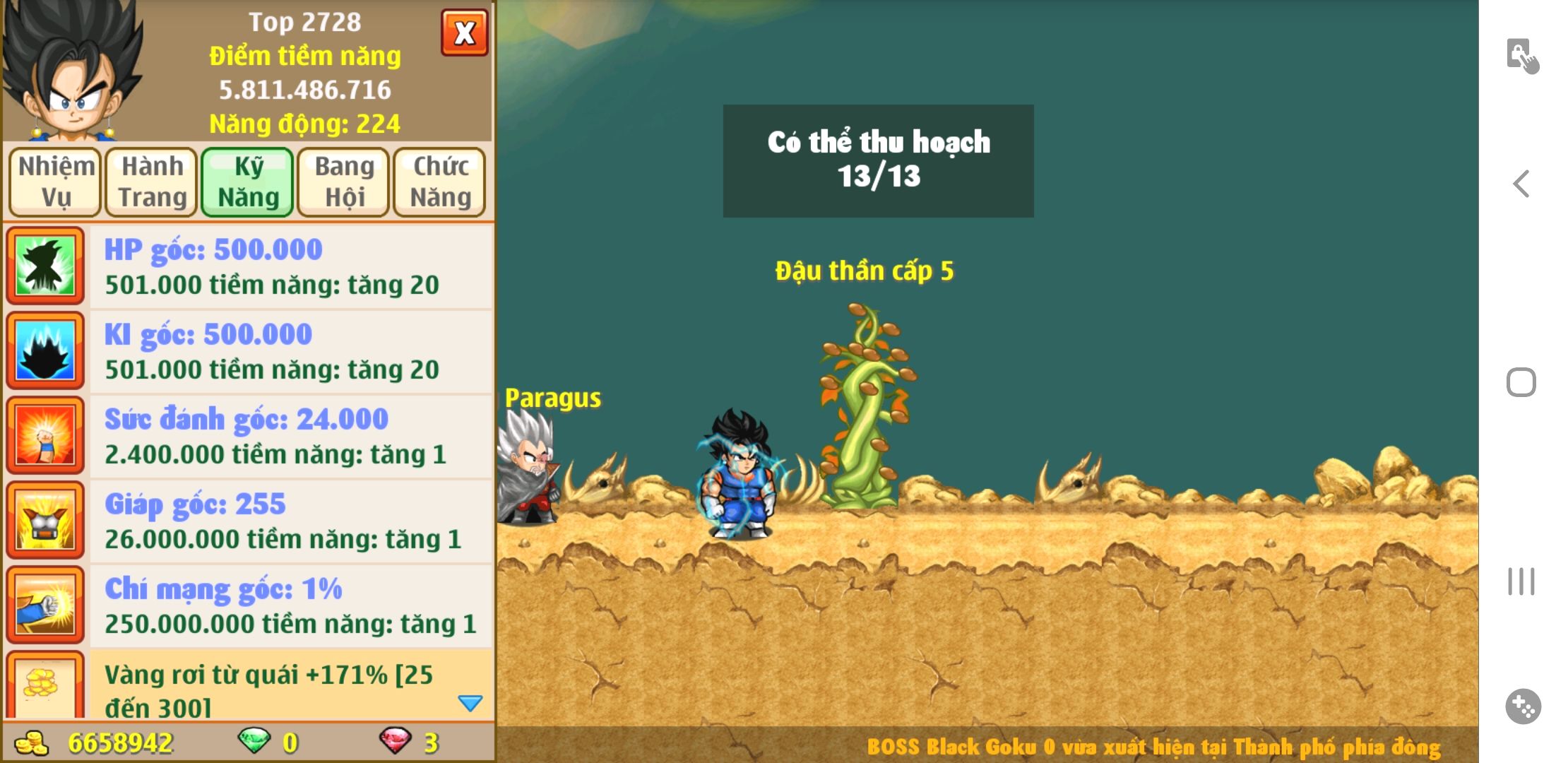Viewport: 1568px width, 763px height.
Task: Switch to the Nhiệm Vụ tab
Action: click(x=55, y=182)
